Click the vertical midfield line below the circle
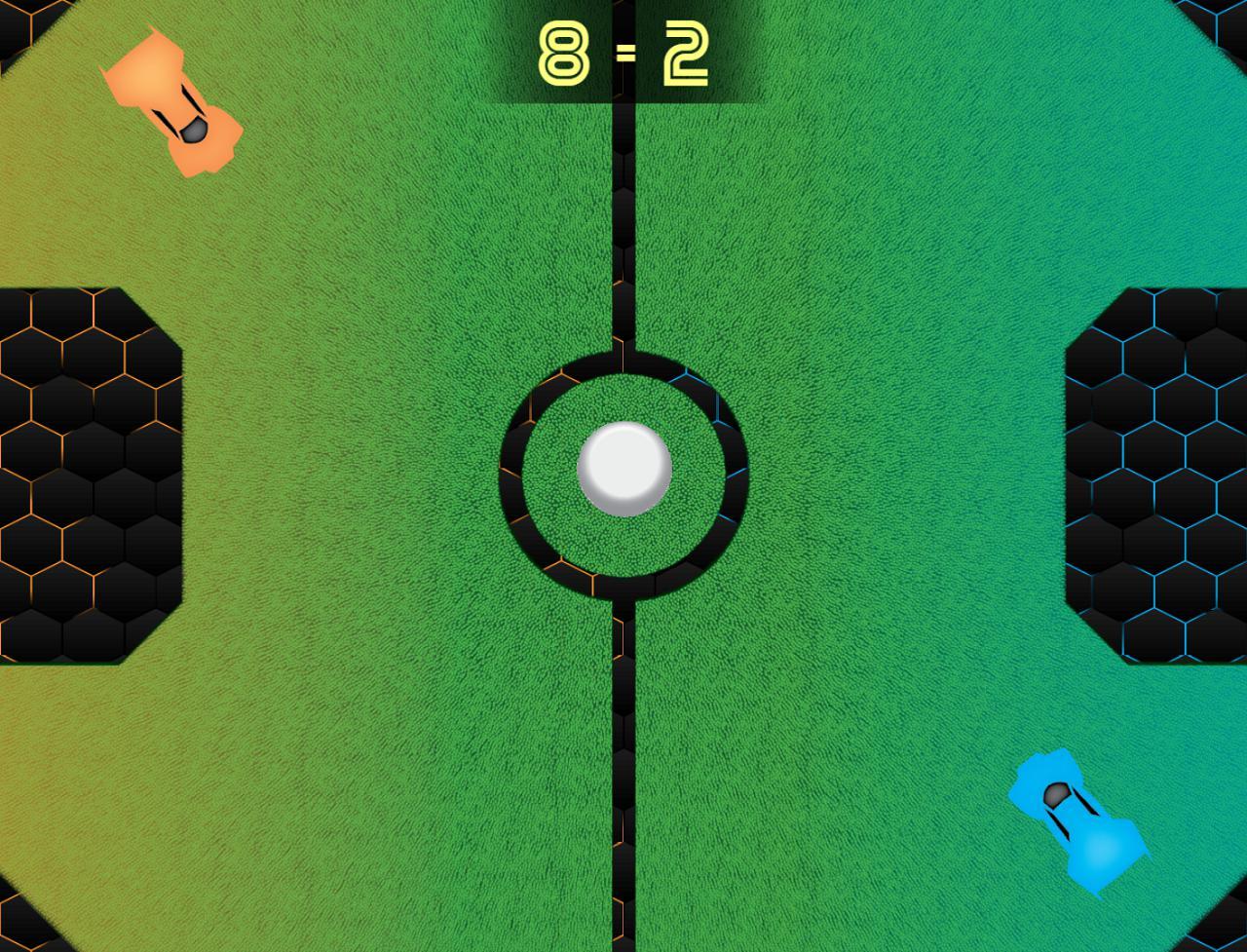The image size is (1247, 952). tap(623, 780)
